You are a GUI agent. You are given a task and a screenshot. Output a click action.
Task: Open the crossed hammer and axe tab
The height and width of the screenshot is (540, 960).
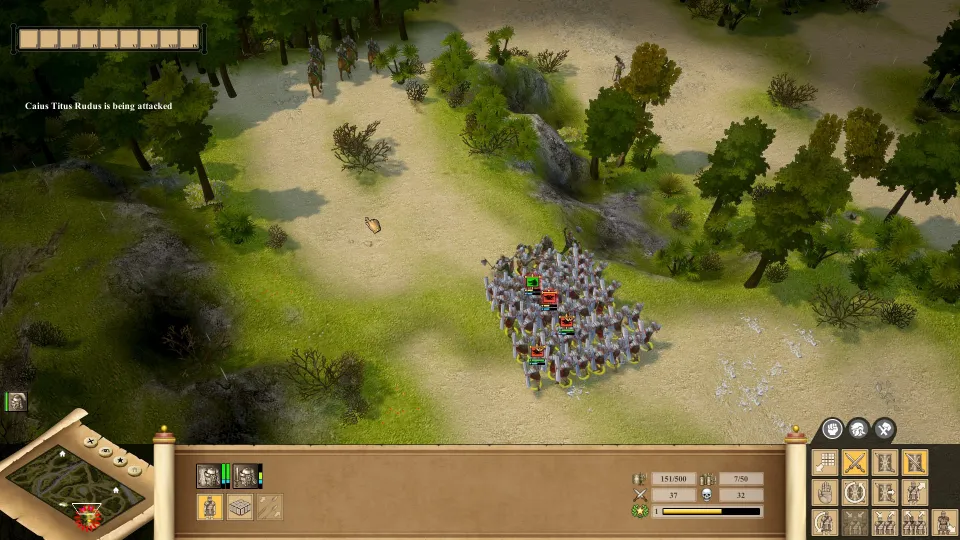(x=884, y=430)
